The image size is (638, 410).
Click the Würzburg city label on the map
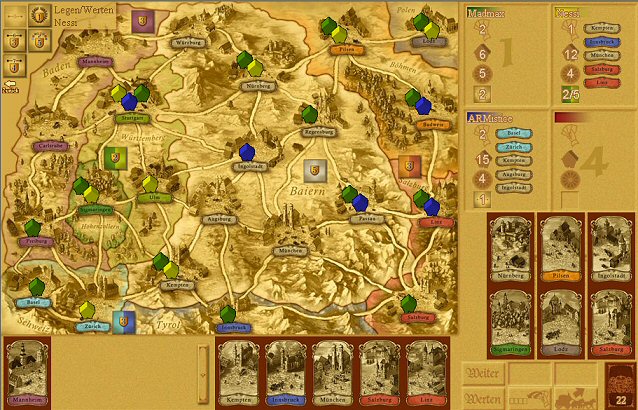188,43
